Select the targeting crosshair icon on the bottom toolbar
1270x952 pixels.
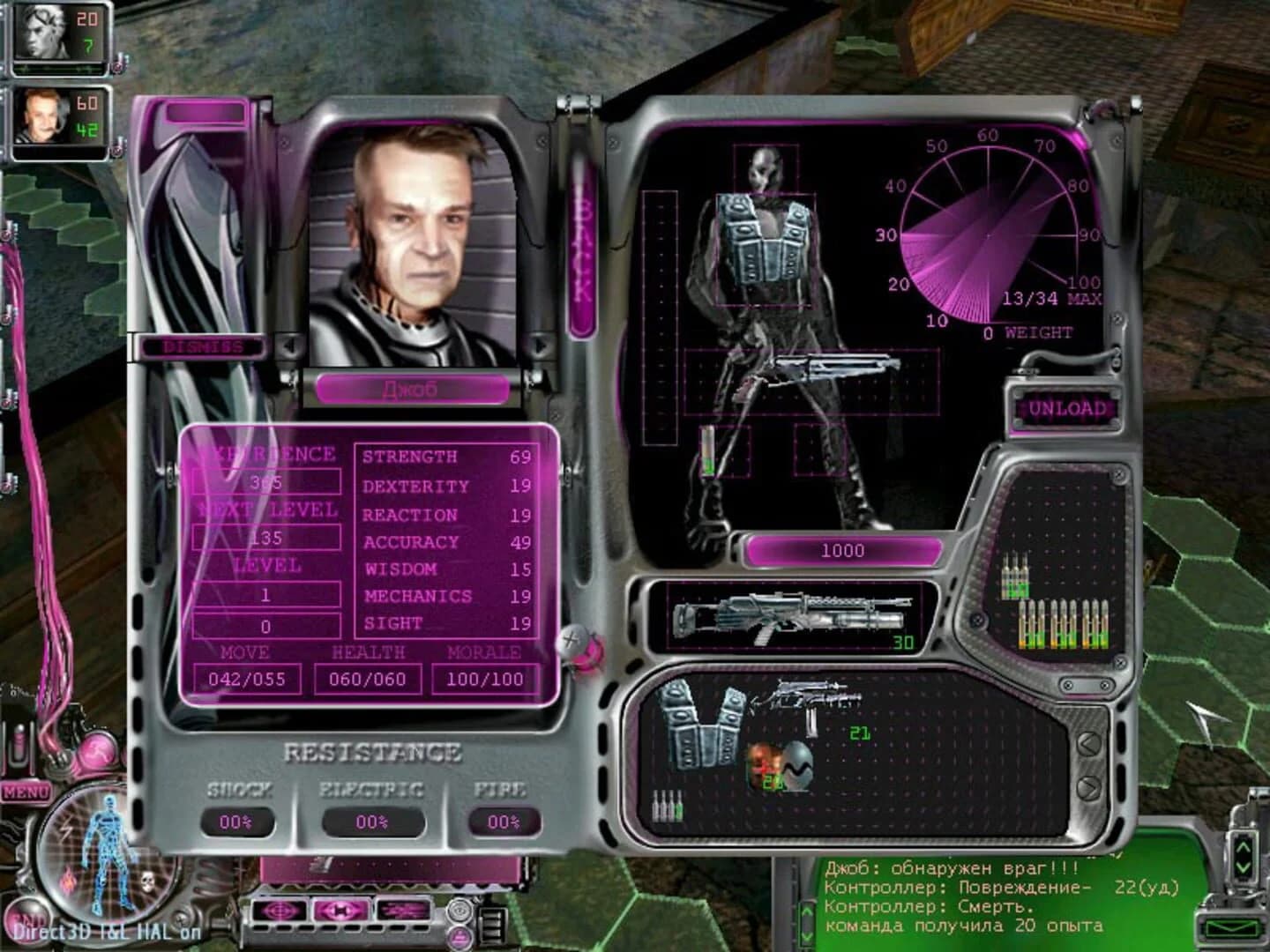click(277, 909)
